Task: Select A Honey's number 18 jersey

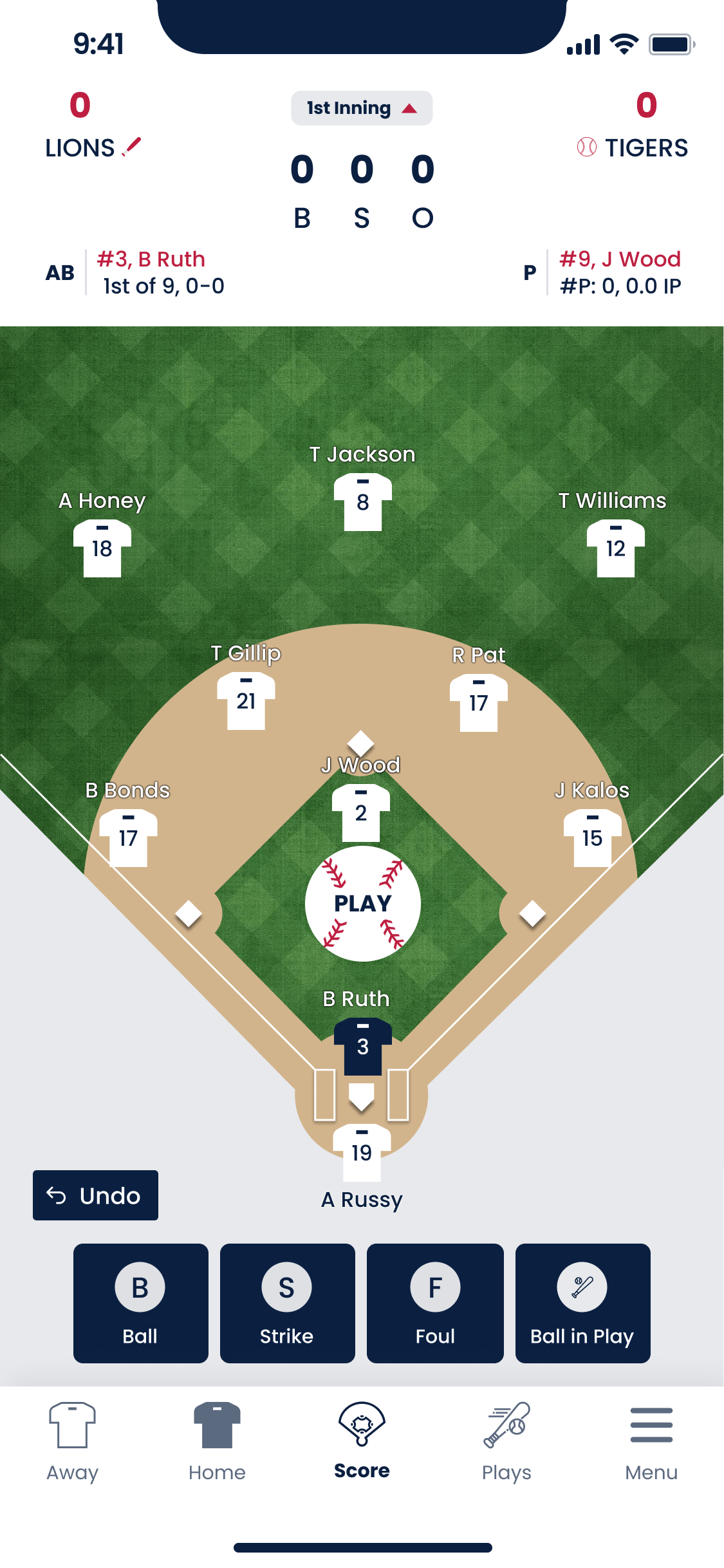Action: tap(102, 548)
